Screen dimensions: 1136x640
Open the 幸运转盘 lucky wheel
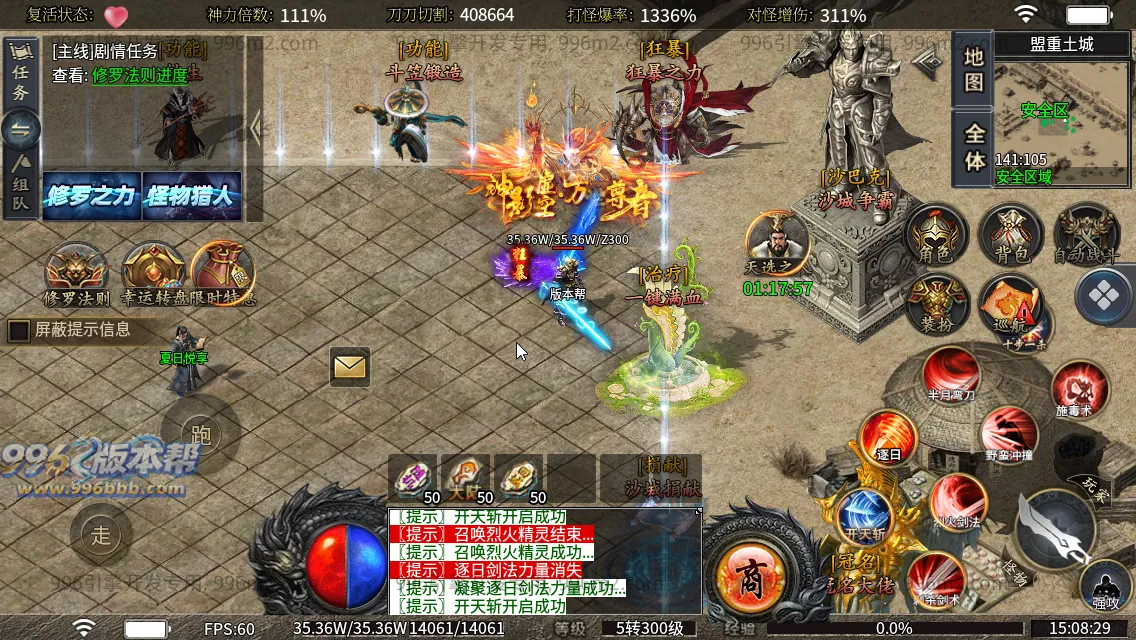[153, 274]
